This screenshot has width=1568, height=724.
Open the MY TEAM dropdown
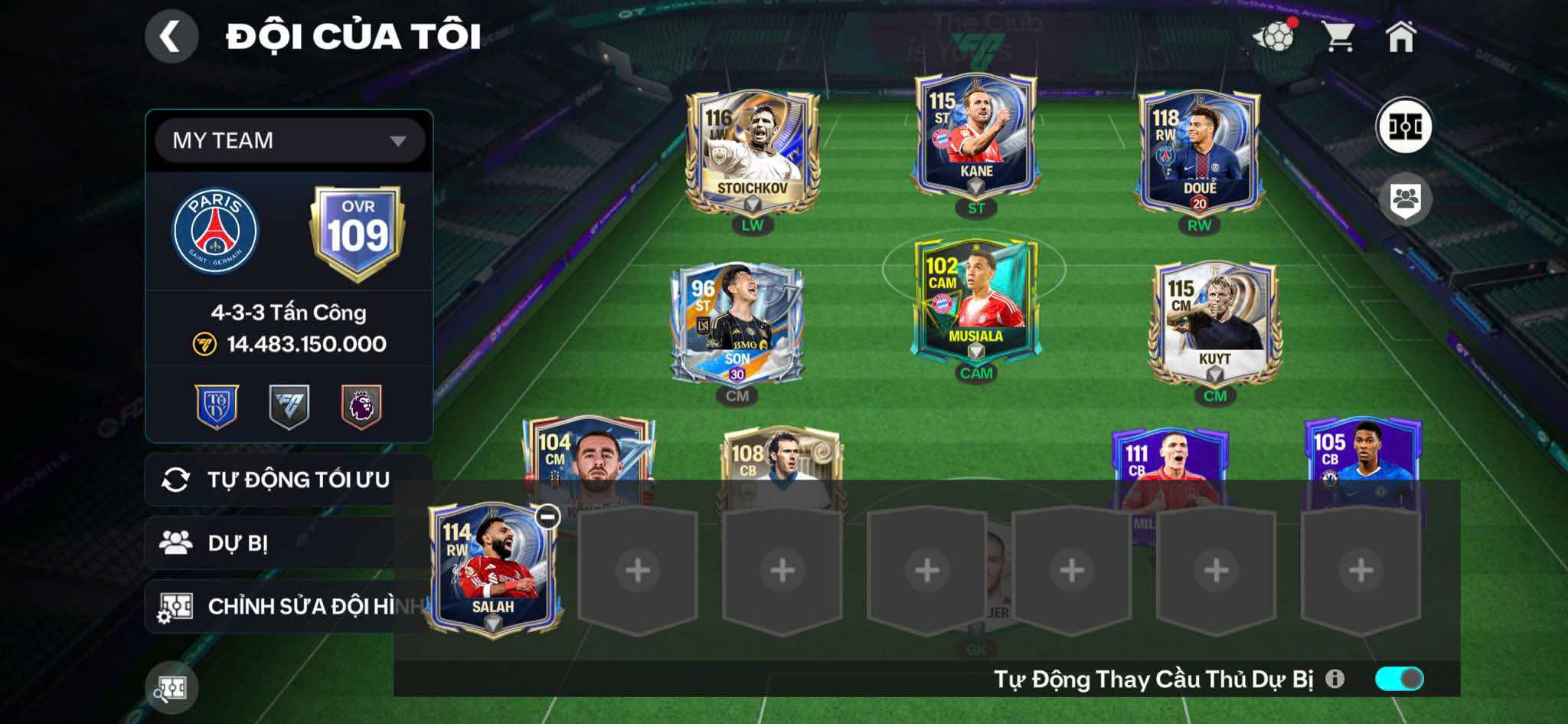pyautogui.click(x=290, y=140)
